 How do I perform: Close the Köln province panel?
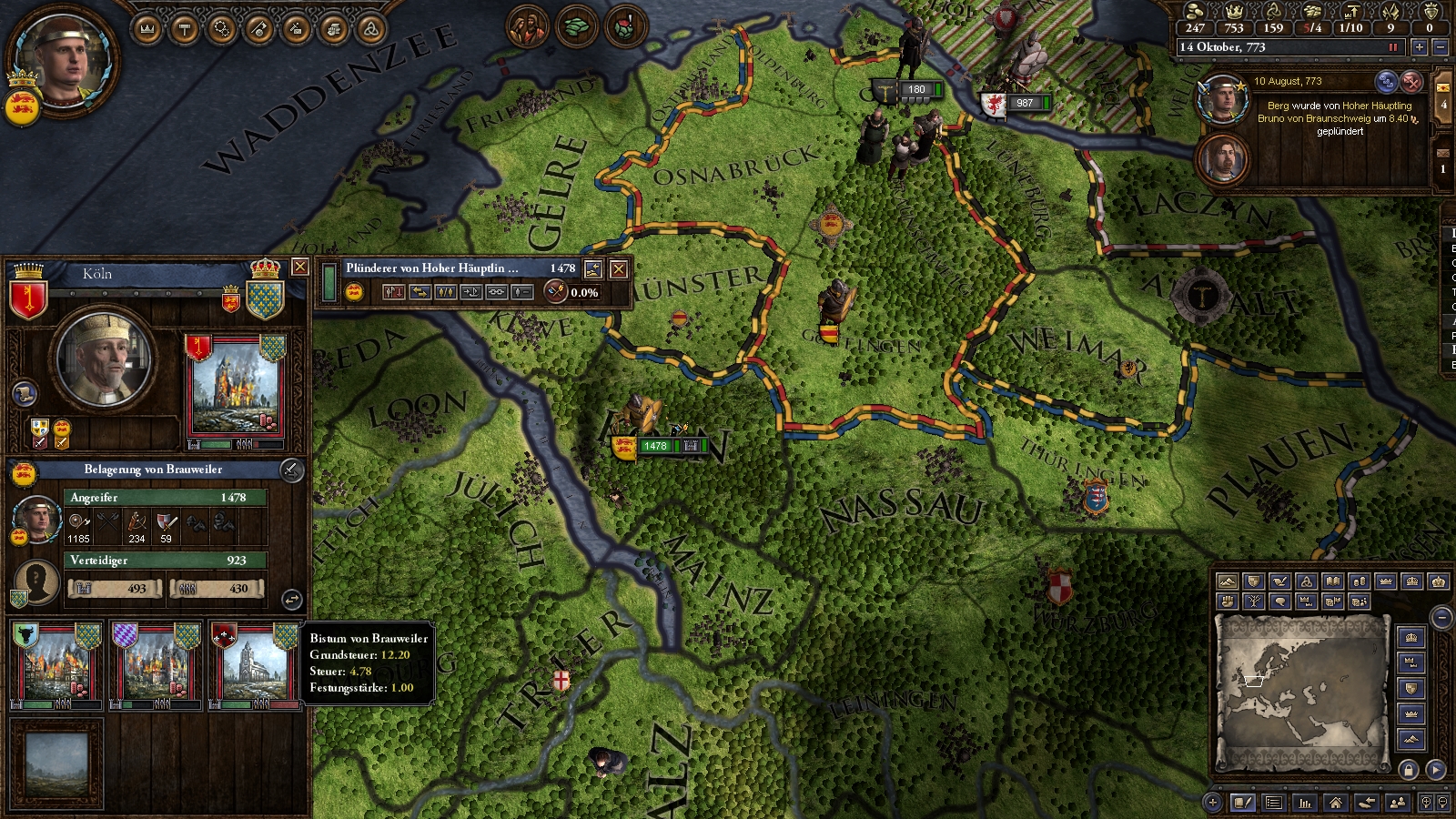[x=299, y=267]
